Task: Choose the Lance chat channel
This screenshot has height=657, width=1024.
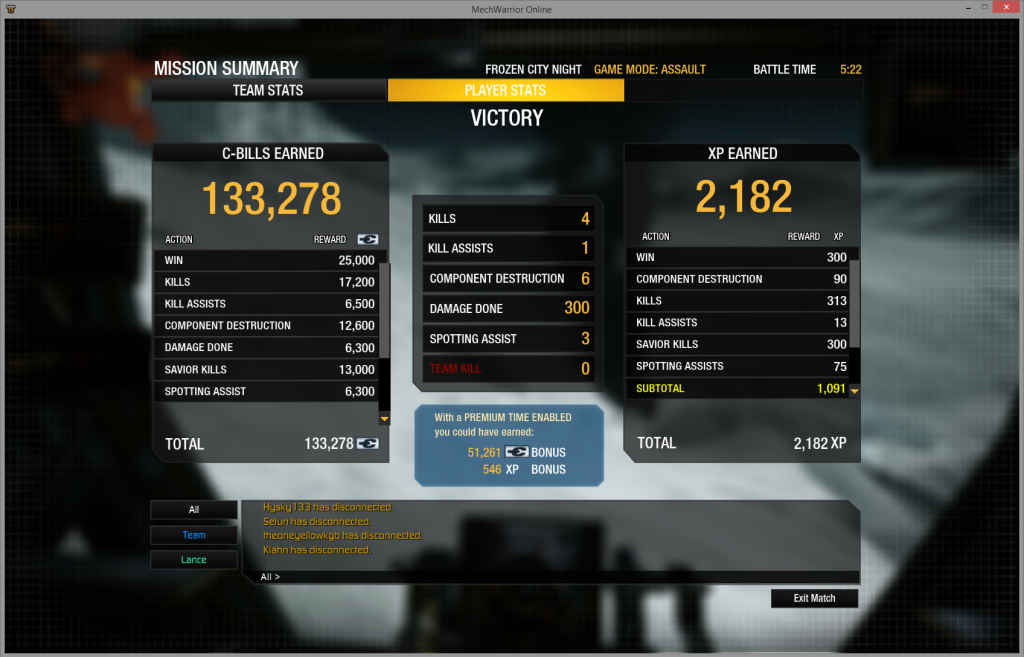Action: [x=194, y=560]
